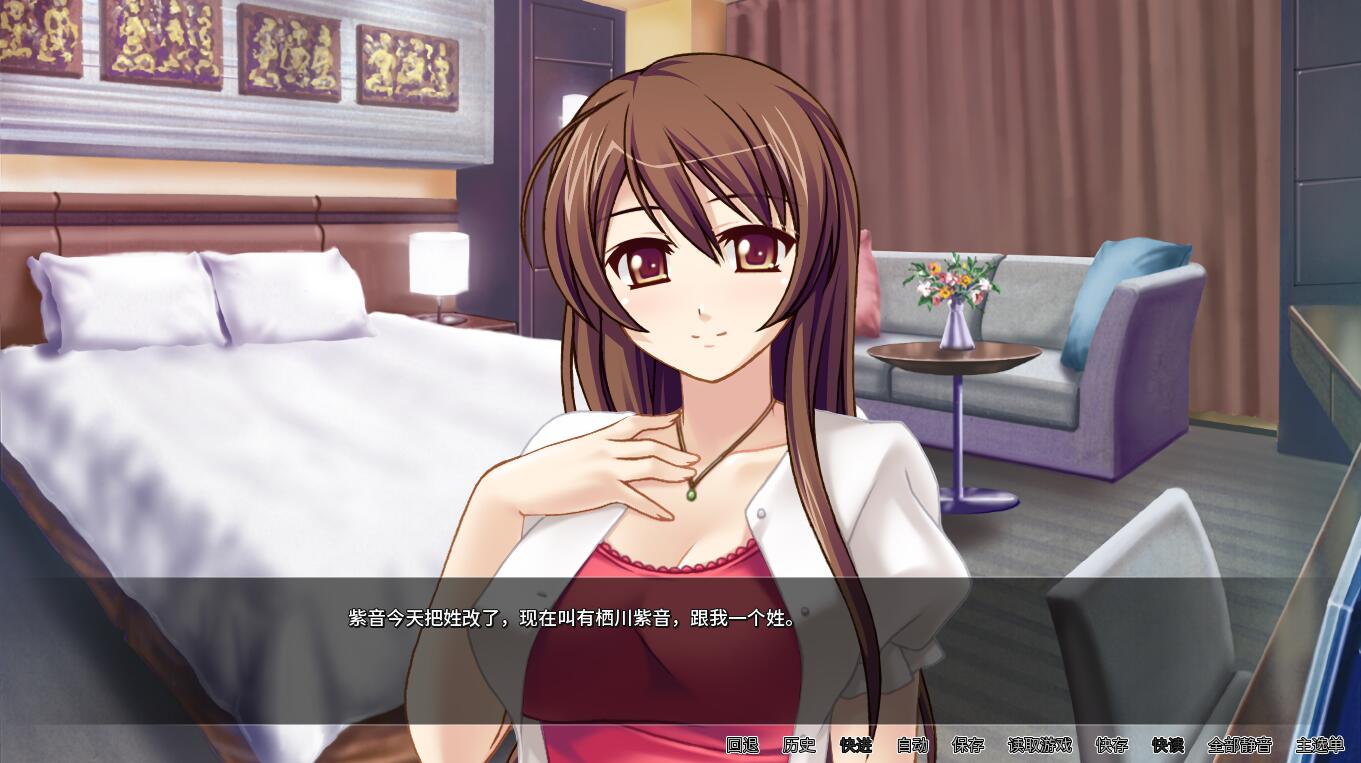Open the 保存 (save) menu
Screen dimensions: 1361x763
[968, 745]
